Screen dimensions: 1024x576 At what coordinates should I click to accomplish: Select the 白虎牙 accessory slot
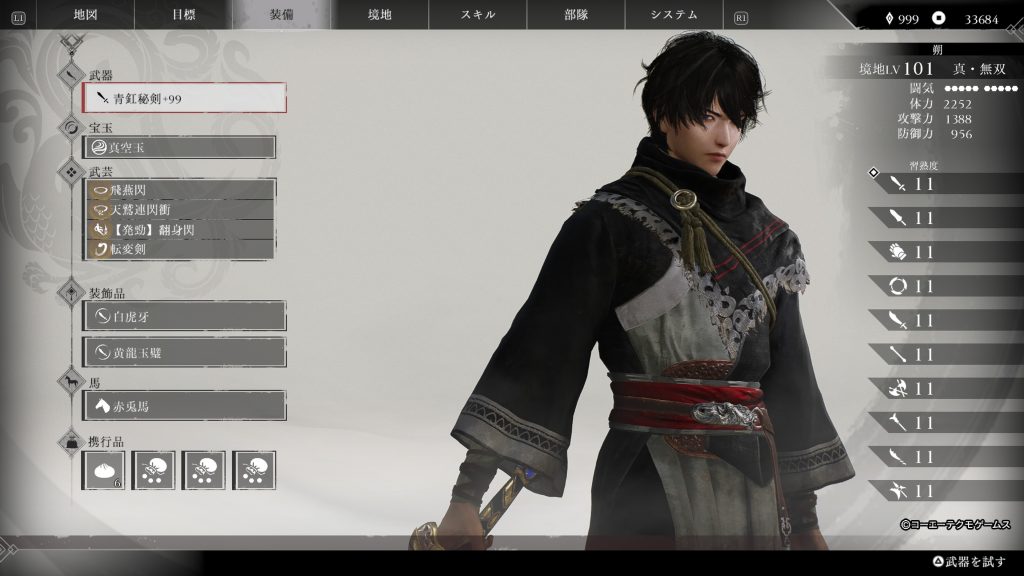185,316
